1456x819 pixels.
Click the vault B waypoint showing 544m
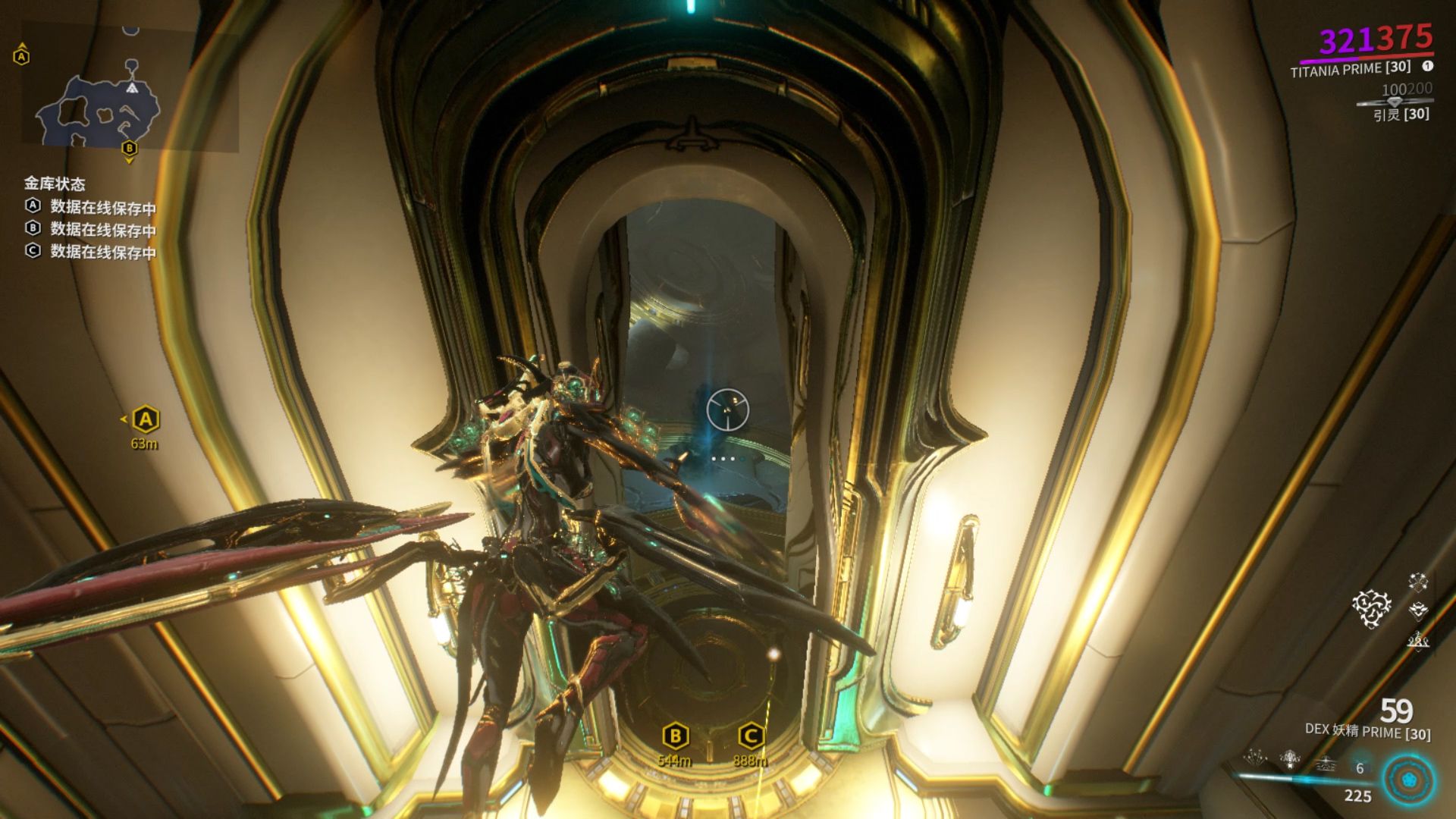(x=675, y=736)
